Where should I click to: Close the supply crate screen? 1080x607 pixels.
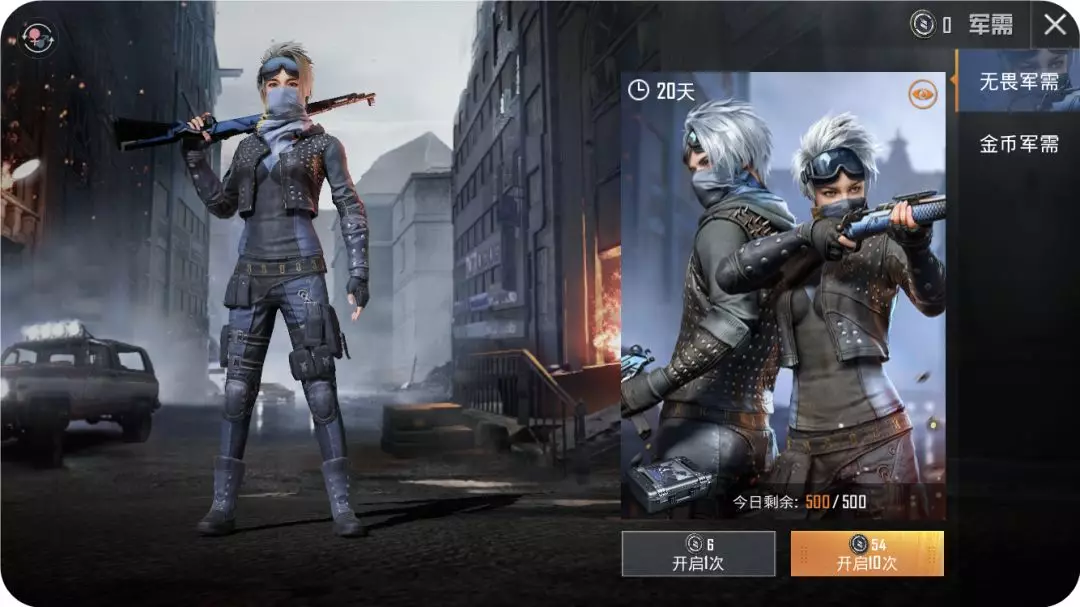[x=1055, y=25]
